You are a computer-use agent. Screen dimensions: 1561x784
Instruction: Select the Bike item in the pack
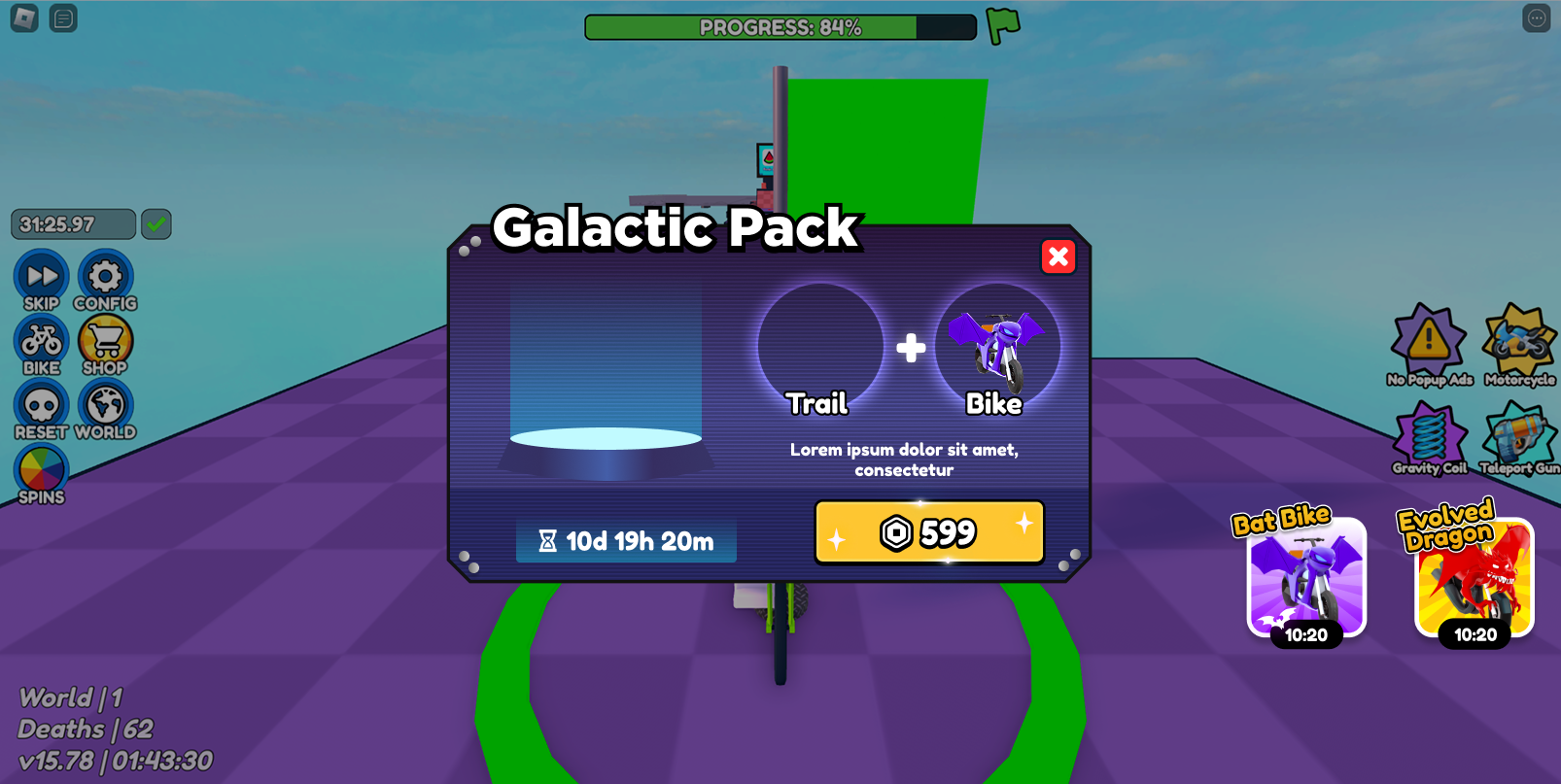(x=996, y=347)
